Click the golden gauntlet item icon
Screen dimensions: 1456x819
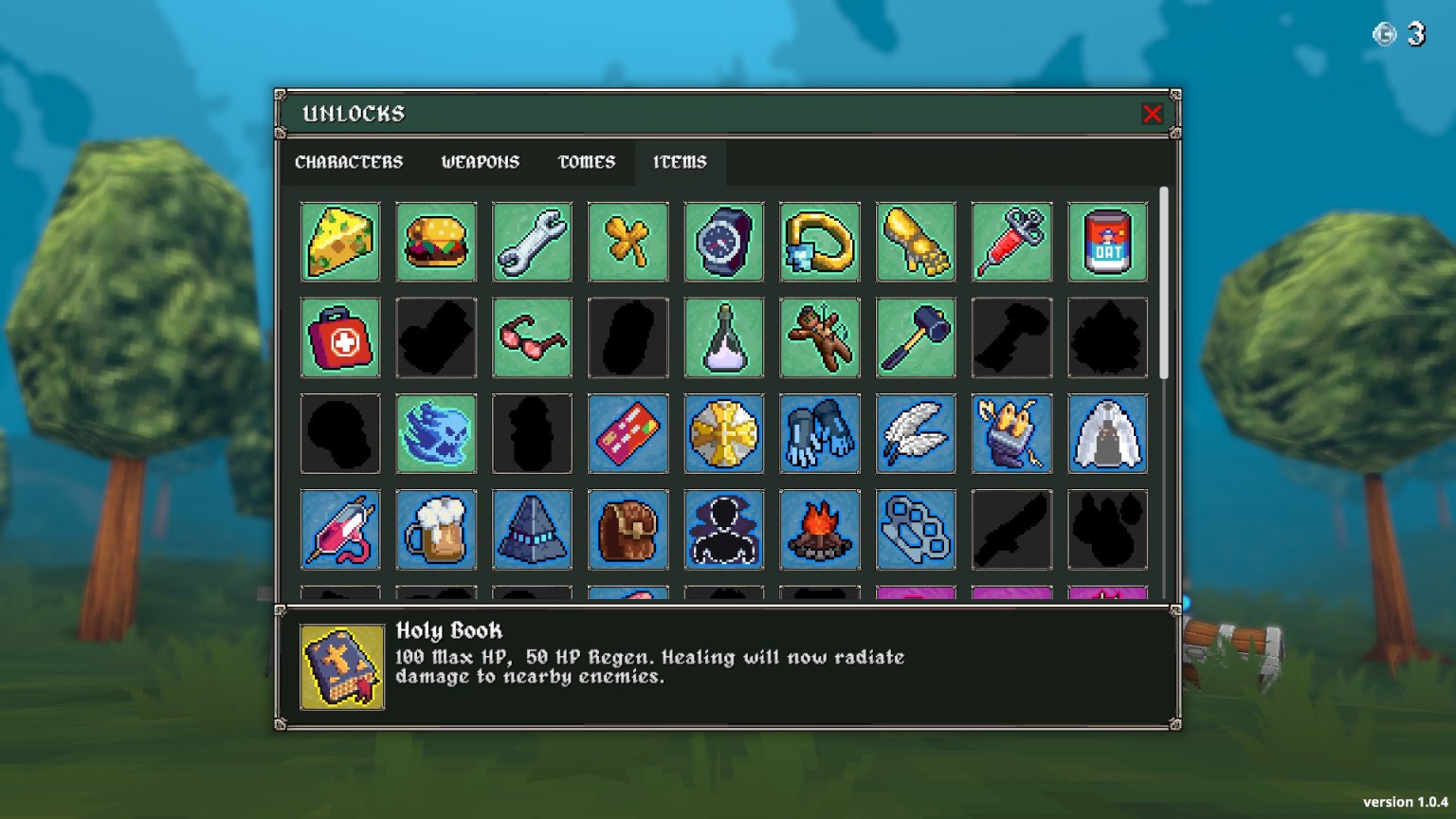916,242
